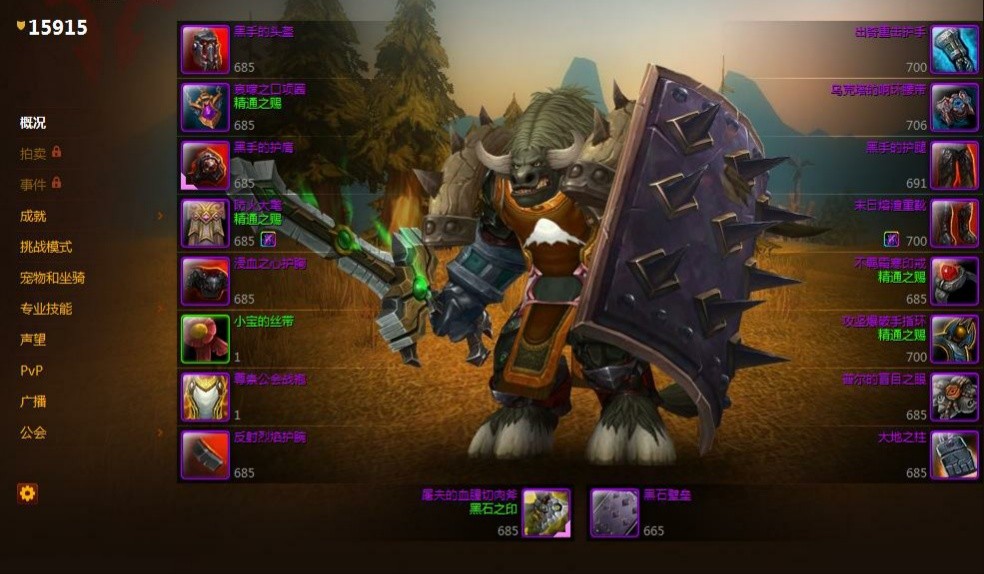This screenshot has width=984, height=574.
Task: Inspect the 黑石壁垒 shield slot
Action: tap(614, 513)
